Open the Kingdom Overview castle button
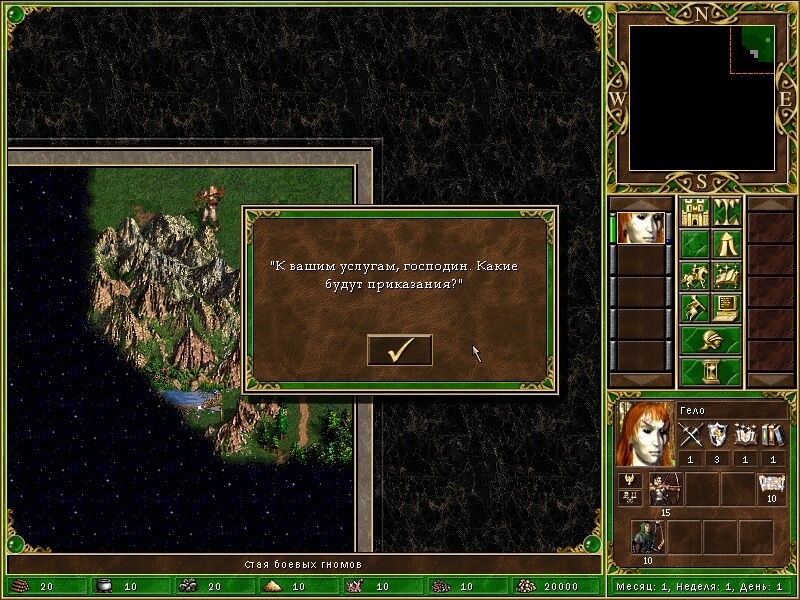The height and width of the screenshot is (600, 800). click(x=694, y=212)
